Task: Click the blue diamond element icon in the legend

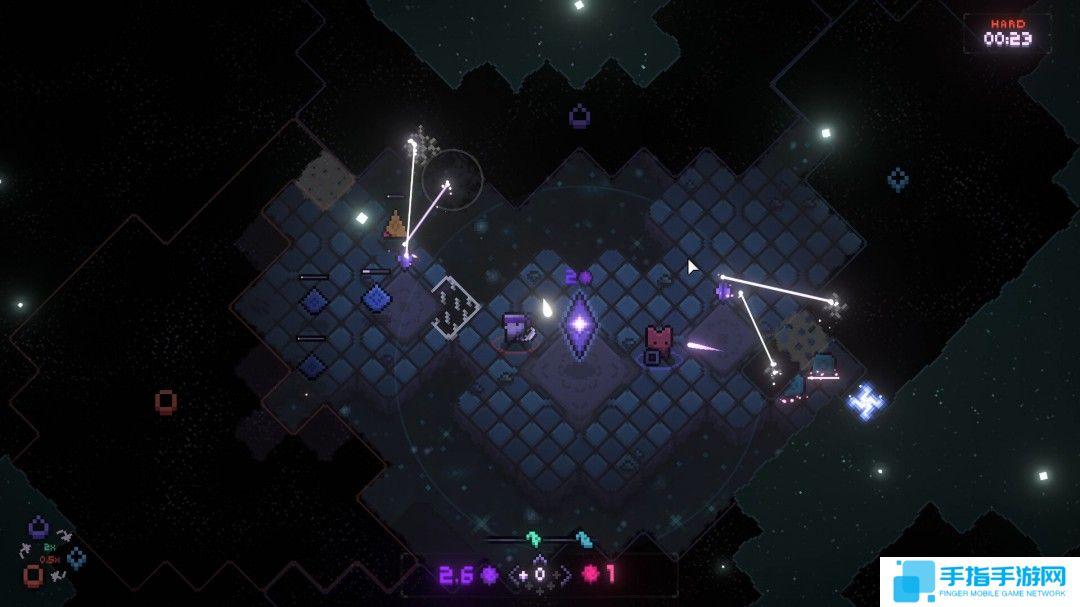Action: click(x=77, y=558)
